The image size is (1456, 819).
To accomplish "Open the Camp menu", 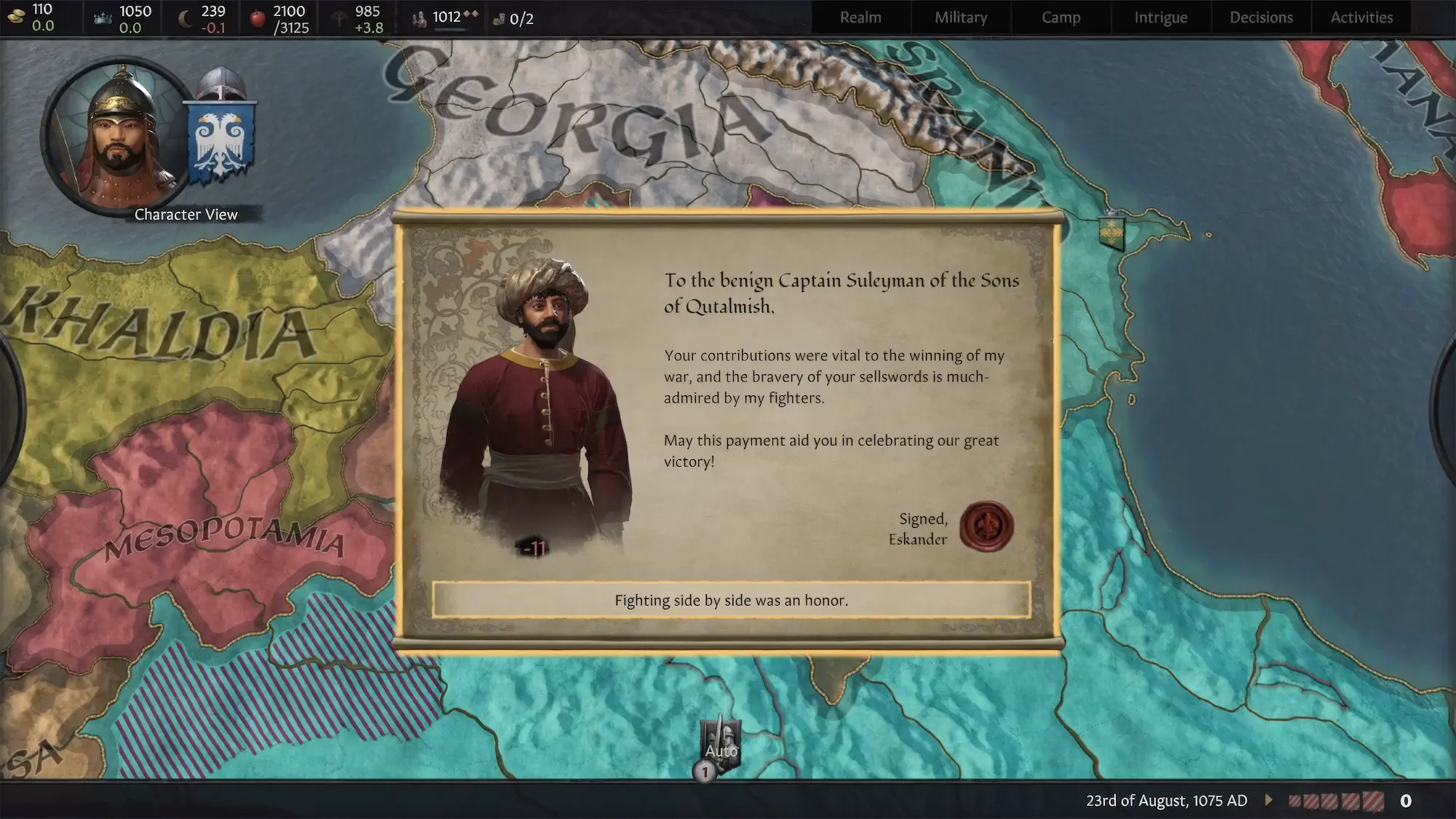I will point(1061,17).
